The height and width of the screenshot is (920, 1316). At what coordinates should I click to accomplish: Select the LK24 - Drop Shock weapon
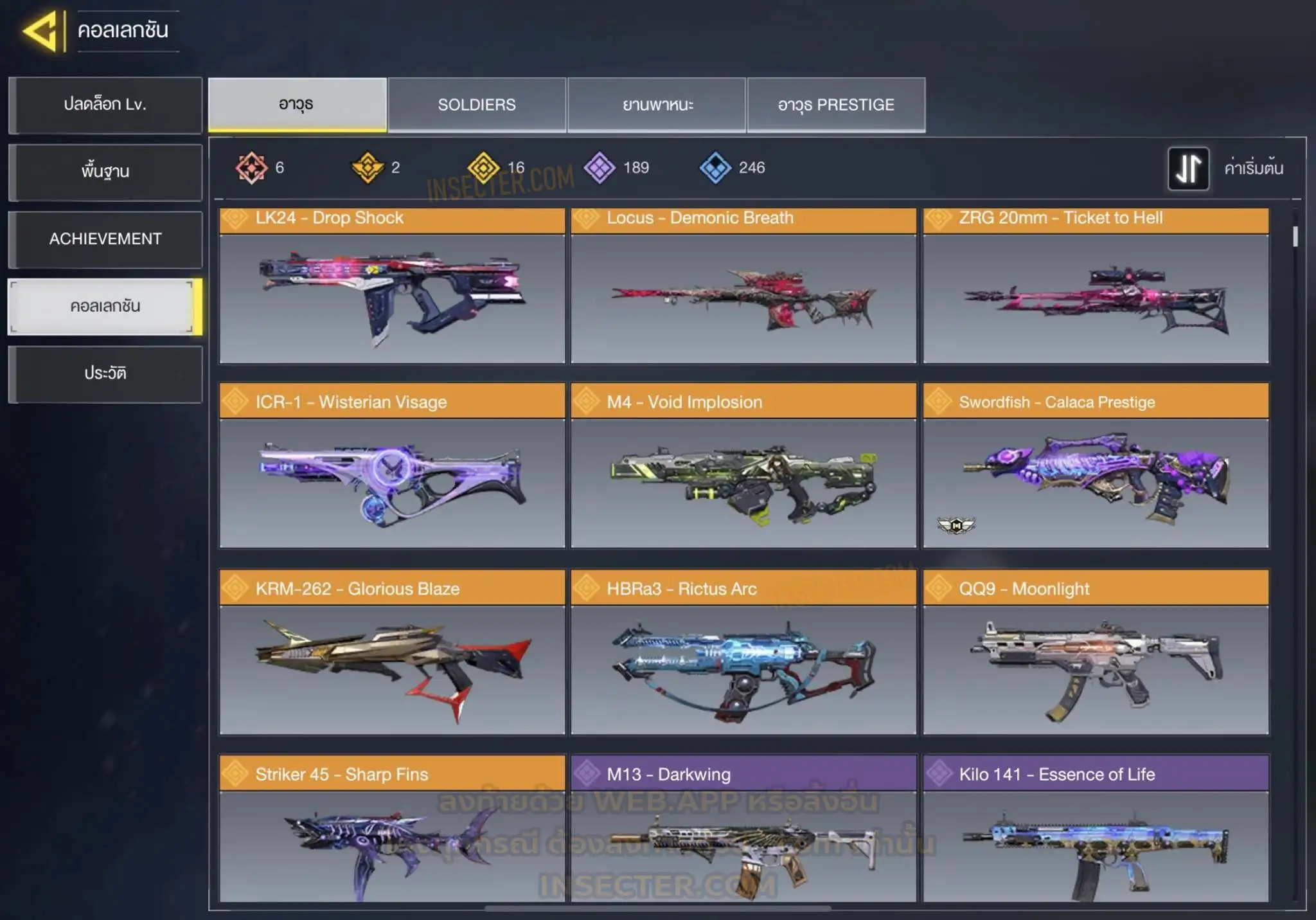point(392,286)
